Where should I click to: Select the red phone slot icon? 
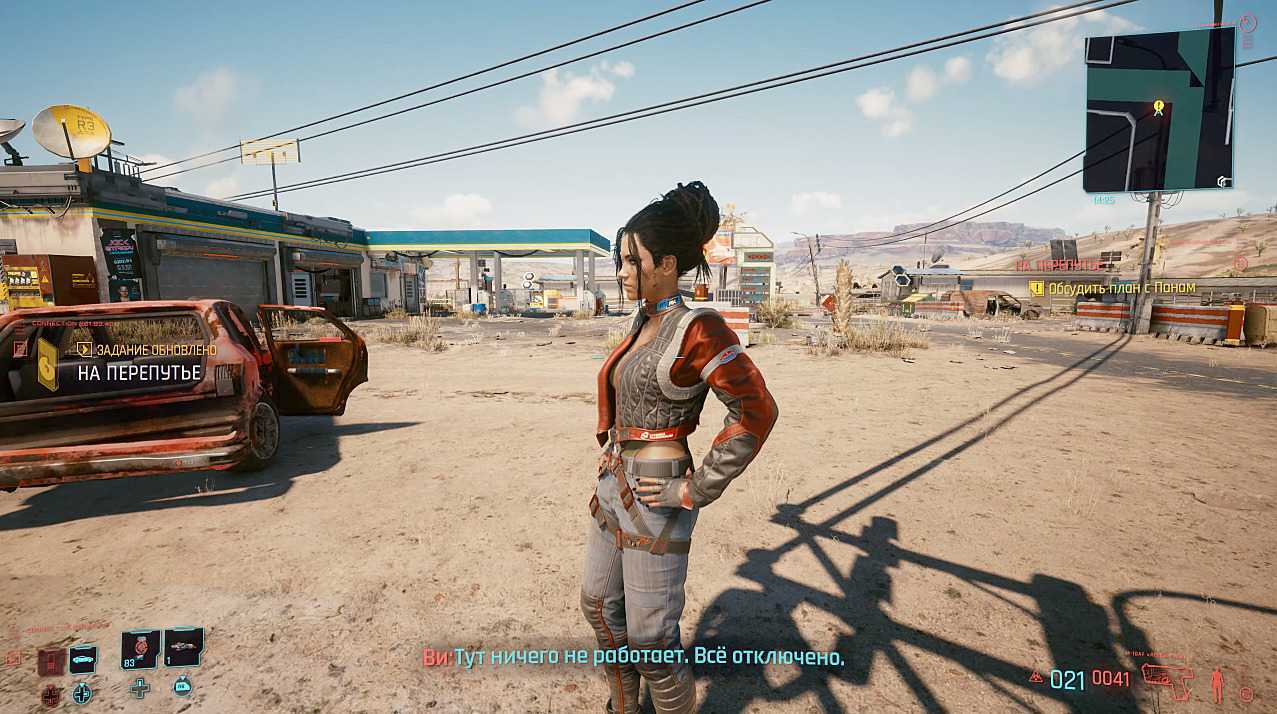click(x=52, y=661)
